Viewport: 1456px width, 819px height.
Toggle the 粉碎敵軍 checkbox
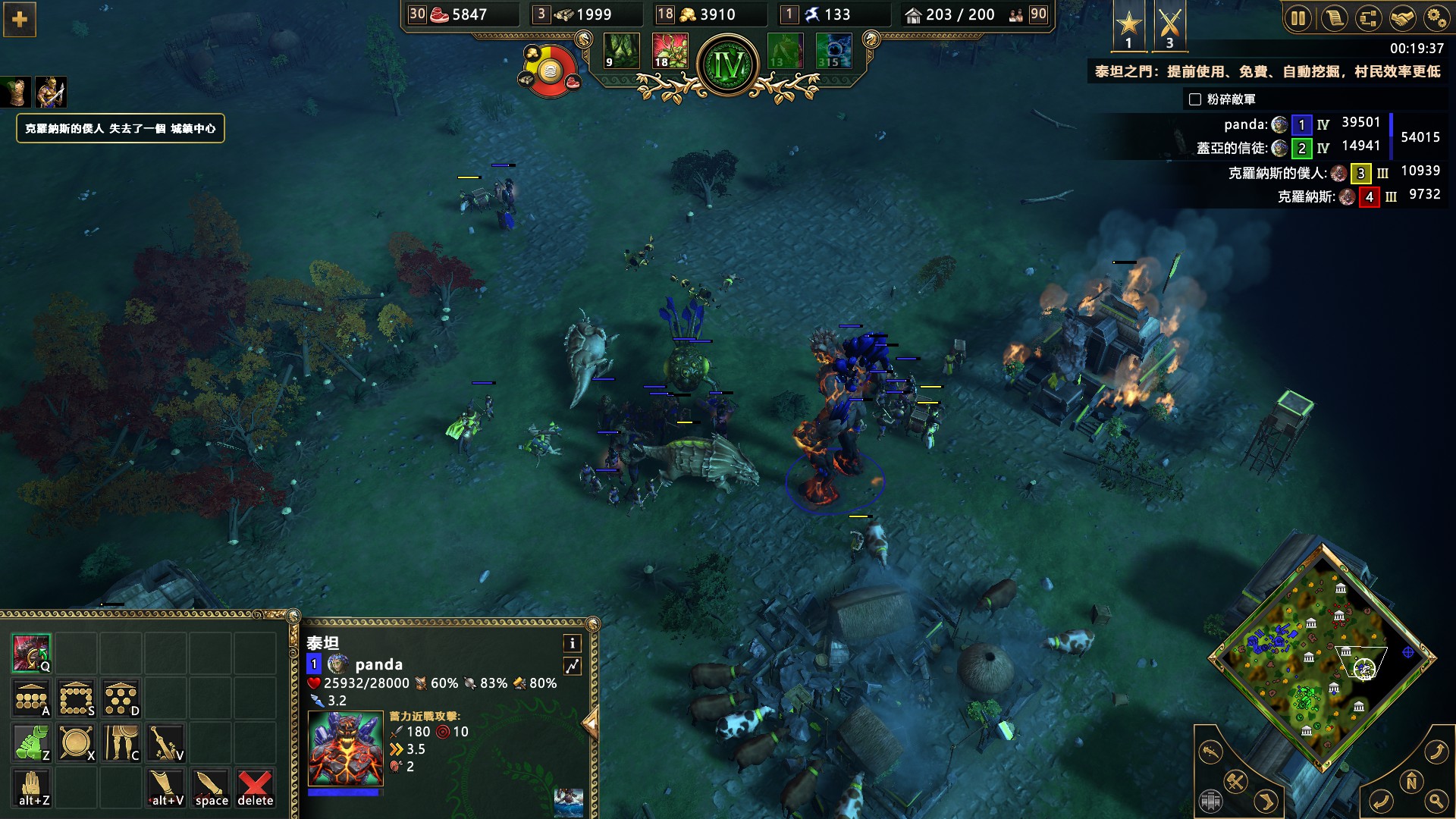pyautogui.click(x=1195, y=99)
